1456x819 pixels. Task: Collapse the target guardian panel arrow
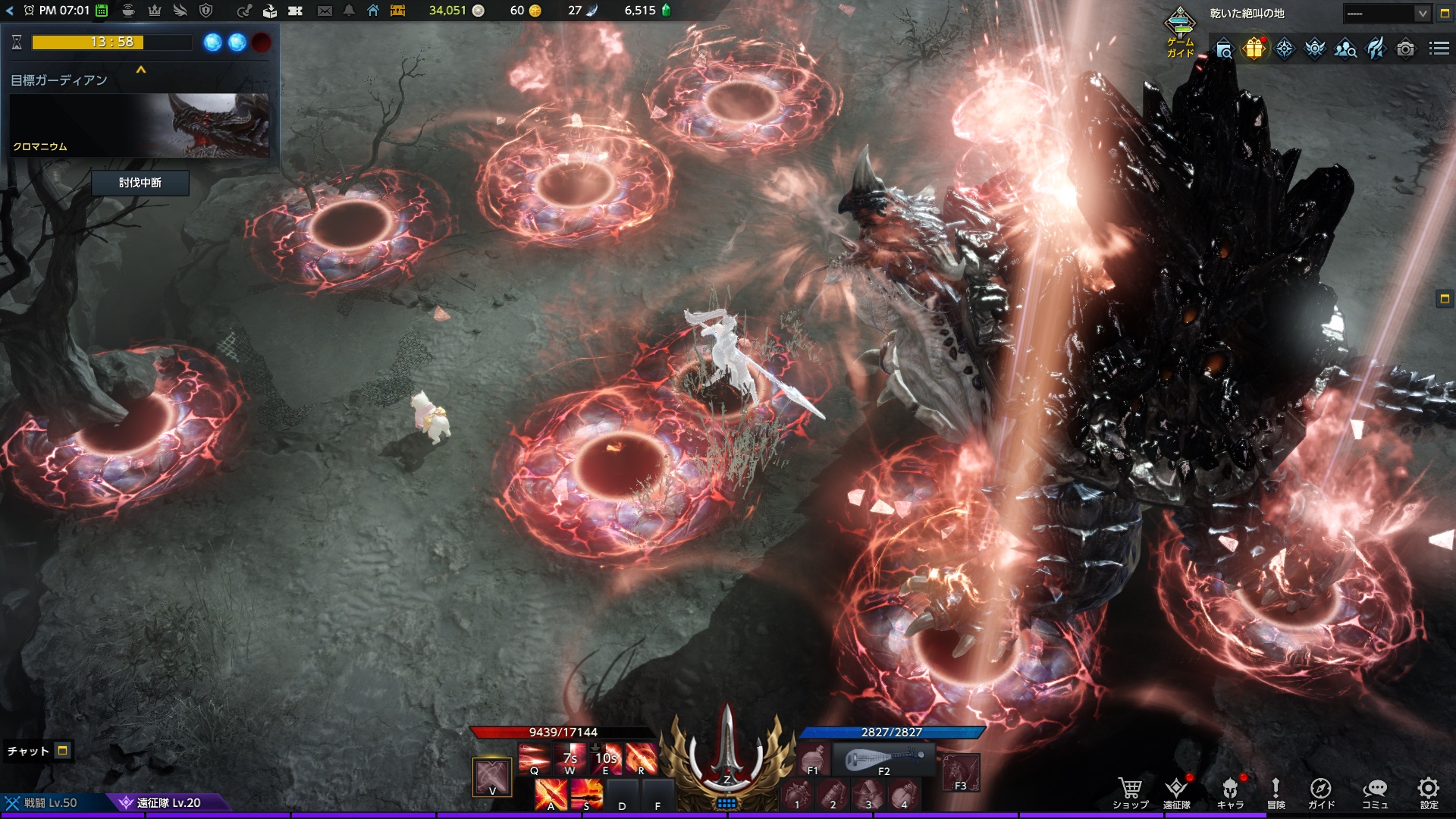[x=140, y=70]
